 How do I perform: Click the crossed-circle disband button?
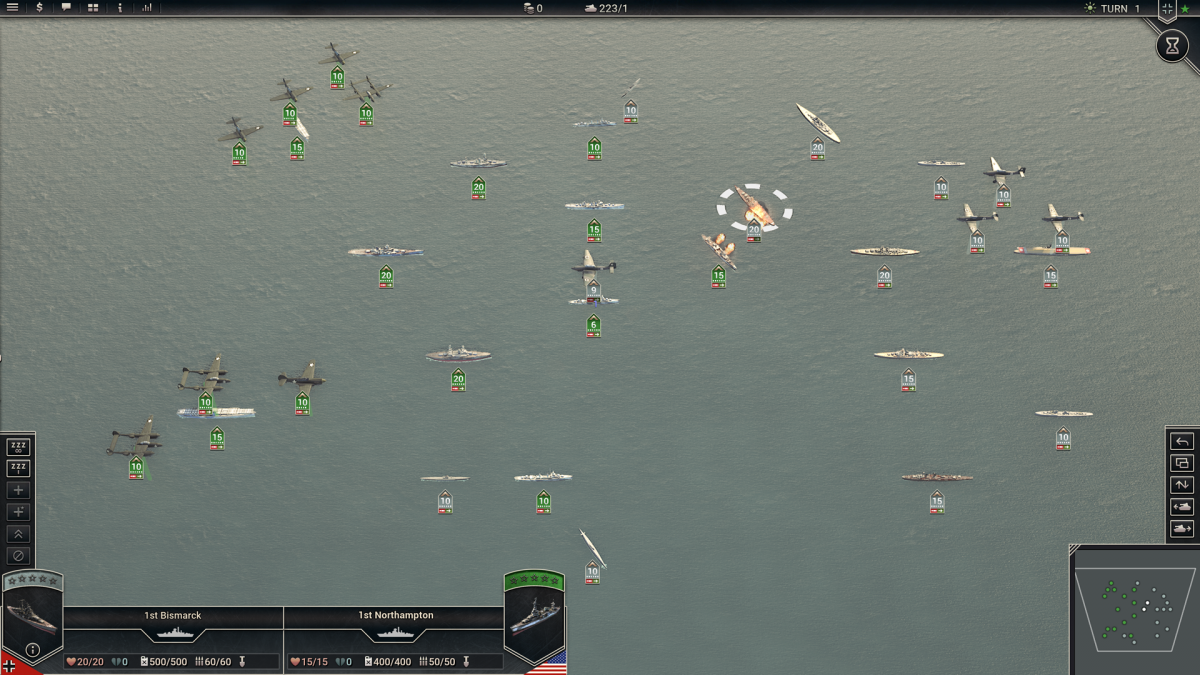click(18, 556)
